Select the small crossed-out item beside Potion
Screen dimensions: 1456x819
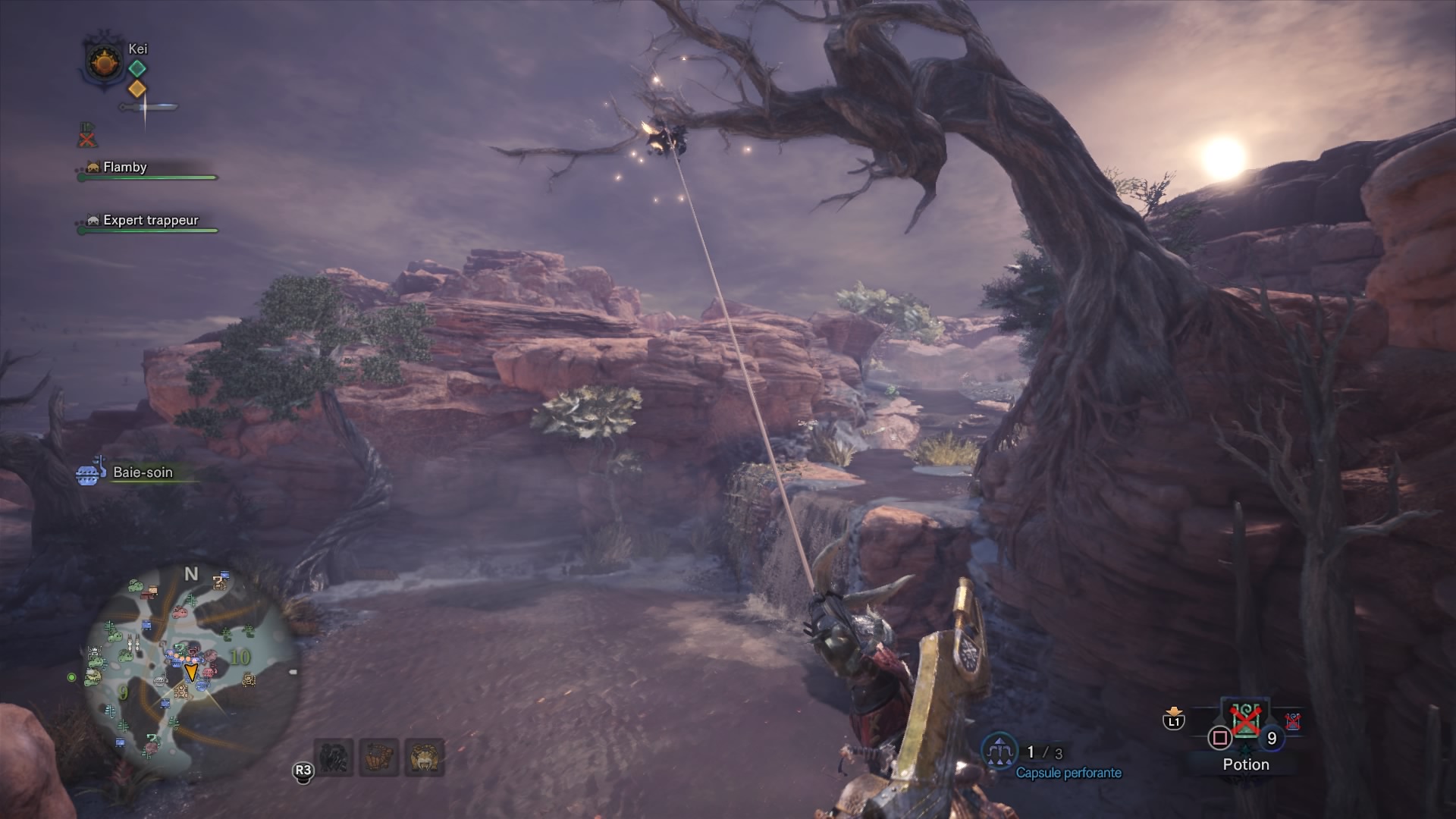click(1293, 721)
